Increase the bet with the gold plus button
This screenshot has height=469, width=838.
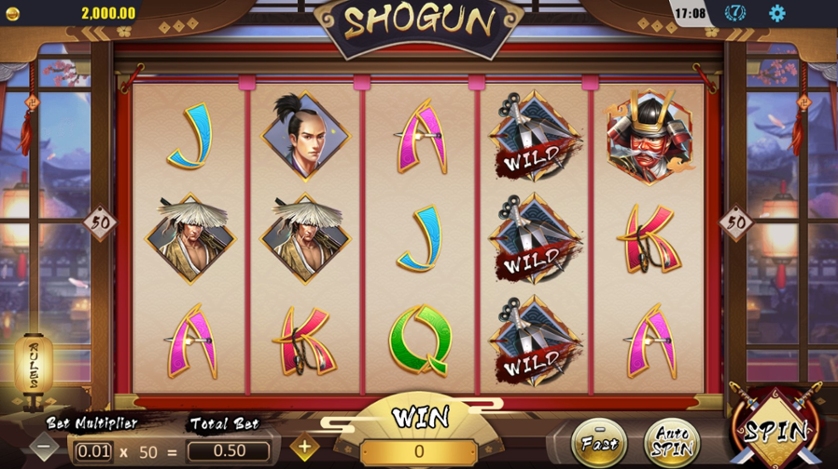(303, 448)
